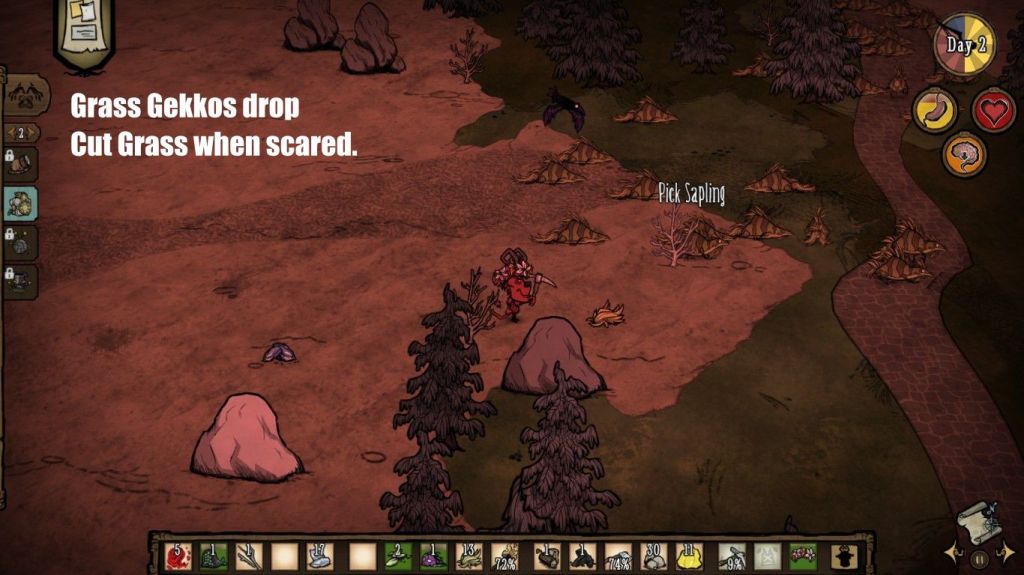Select the stack of 30 rocks

click(655, 555)
